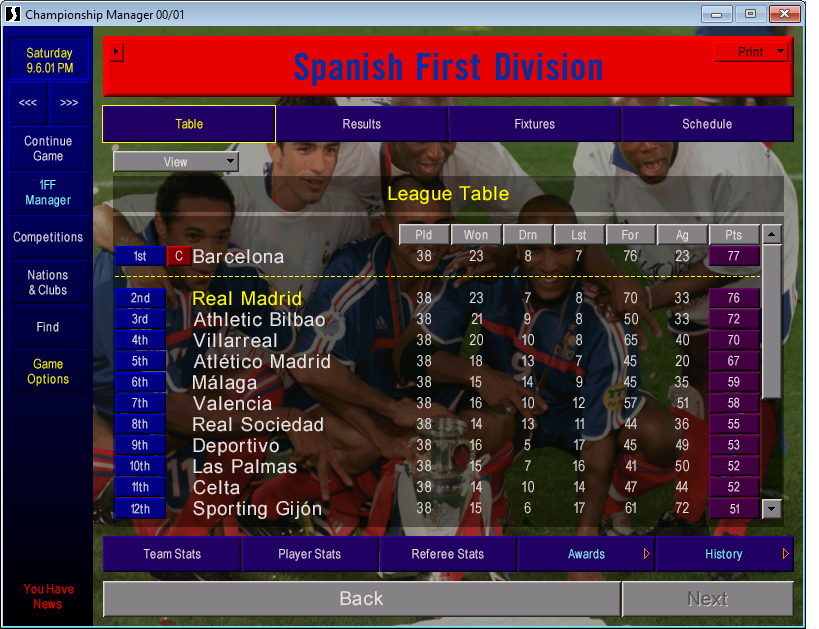Read the You Have News alert

click(x=47, y=597)
